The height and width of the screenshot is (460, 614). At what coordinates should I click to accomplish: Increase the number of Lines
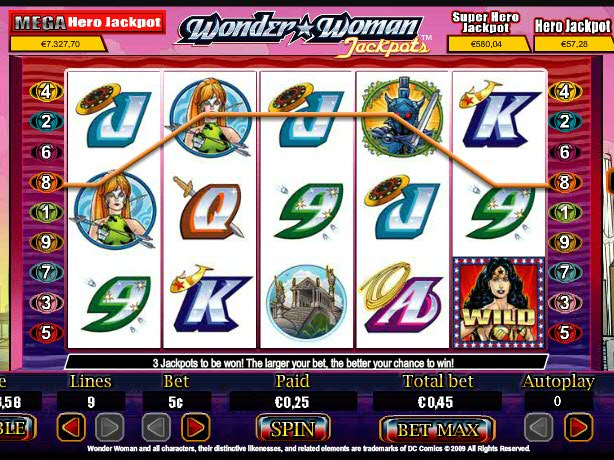click(110, 429)
